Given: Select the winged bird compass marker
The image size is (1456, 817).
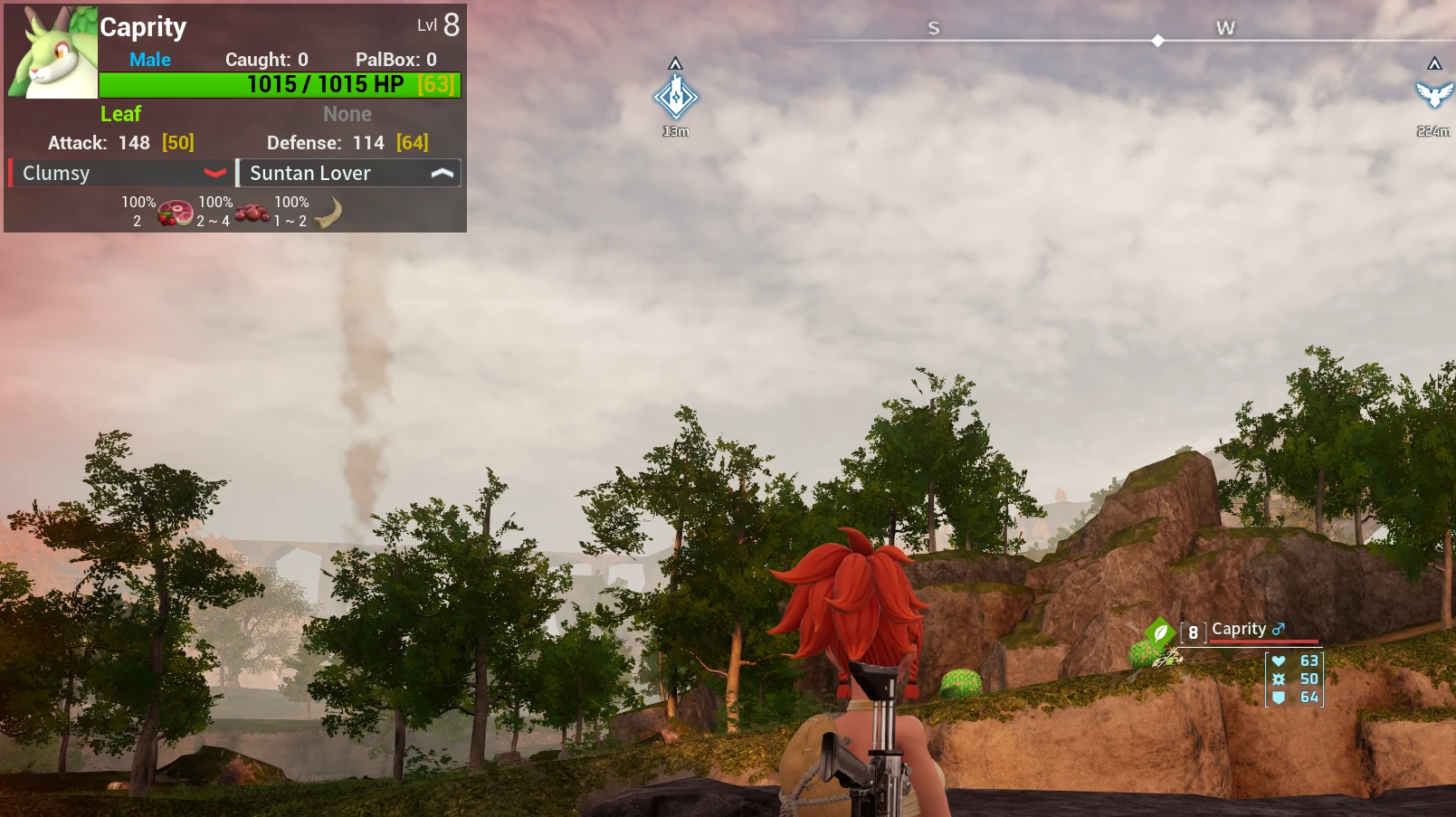Looking at the screenshot, I should point(1433,94).
